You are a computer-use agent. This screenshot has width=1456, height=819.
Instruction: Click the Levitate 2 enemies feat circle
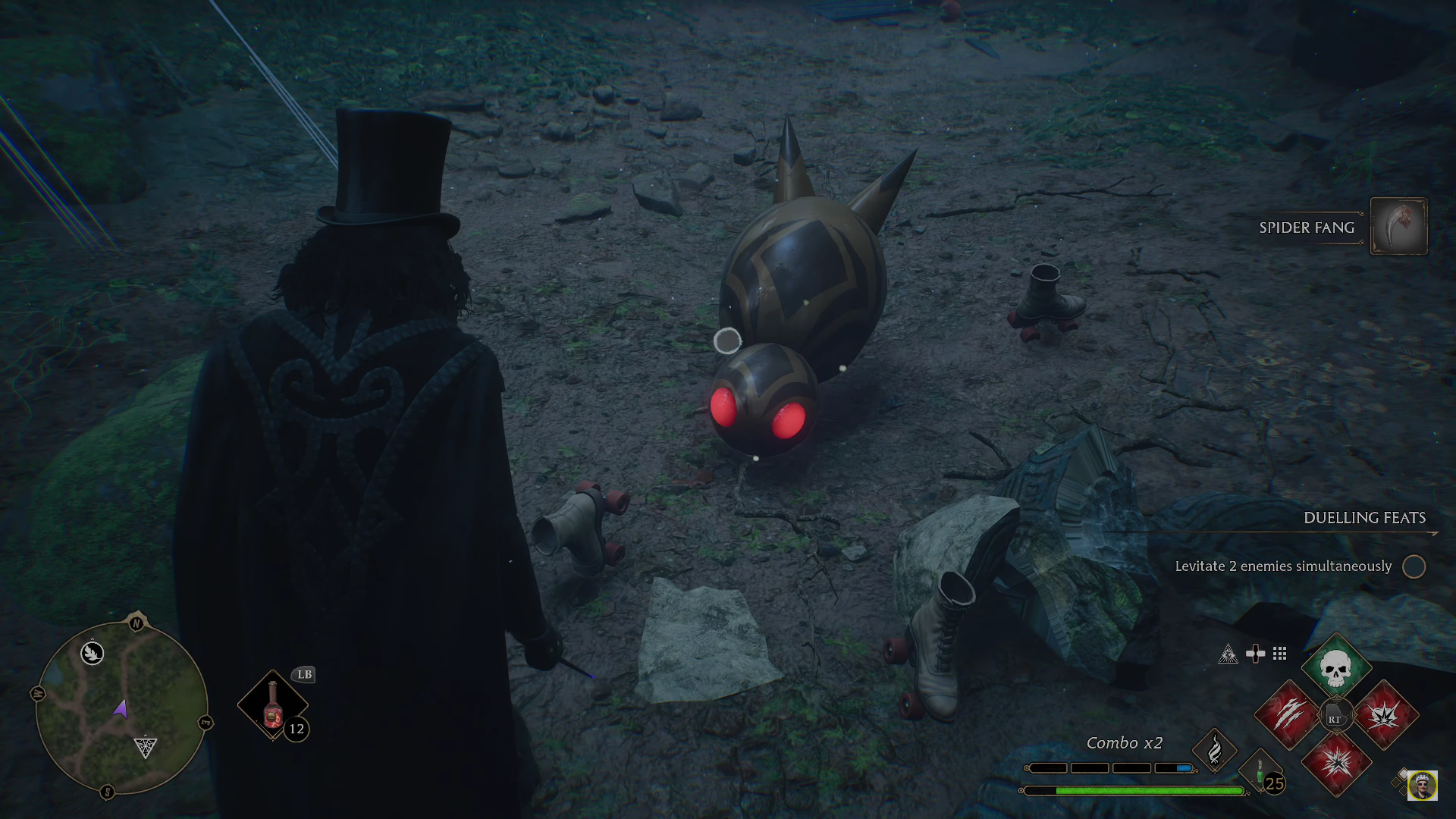pos(1414,566)
